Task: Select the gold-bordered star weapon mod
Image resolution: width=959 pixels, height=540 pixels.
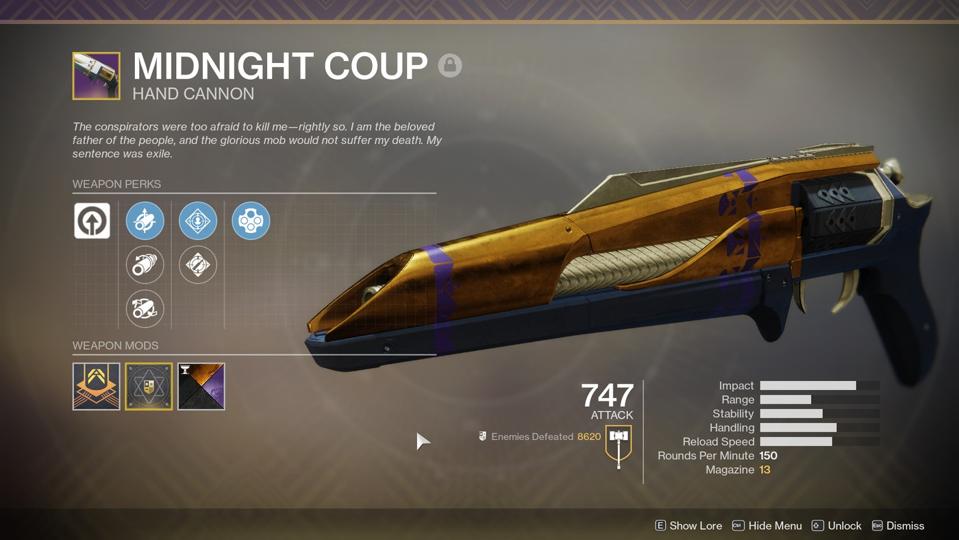Action: click(149, 386)
